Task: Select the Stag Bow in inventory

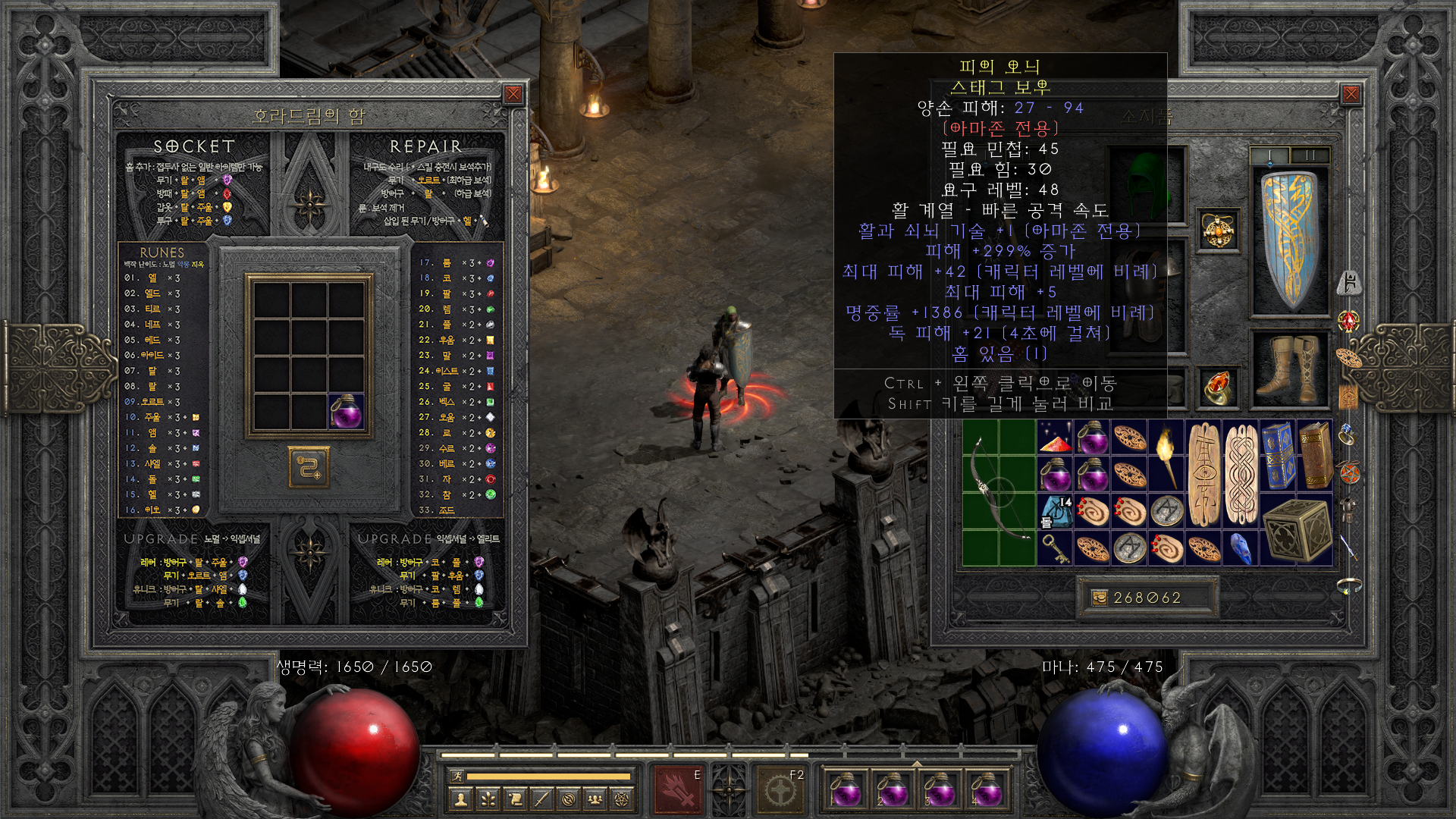Action: (999, 493)
